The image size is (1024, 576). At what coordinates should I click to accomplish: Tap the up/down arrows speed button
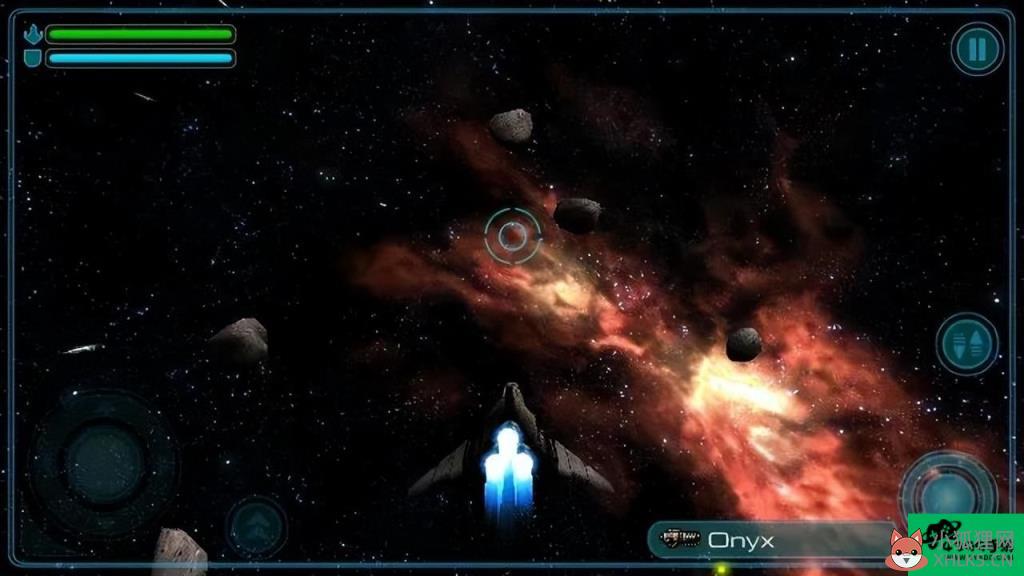pyautogui.click(x=967, y=345)
